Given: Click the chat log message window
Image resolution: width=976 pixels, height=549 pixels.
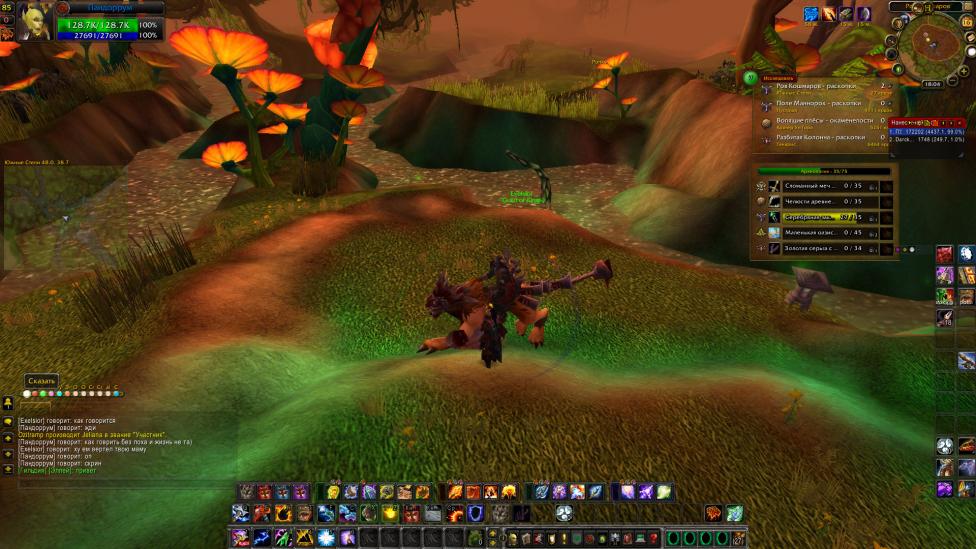Looking at the screenshot, I should tap(120, 442).
